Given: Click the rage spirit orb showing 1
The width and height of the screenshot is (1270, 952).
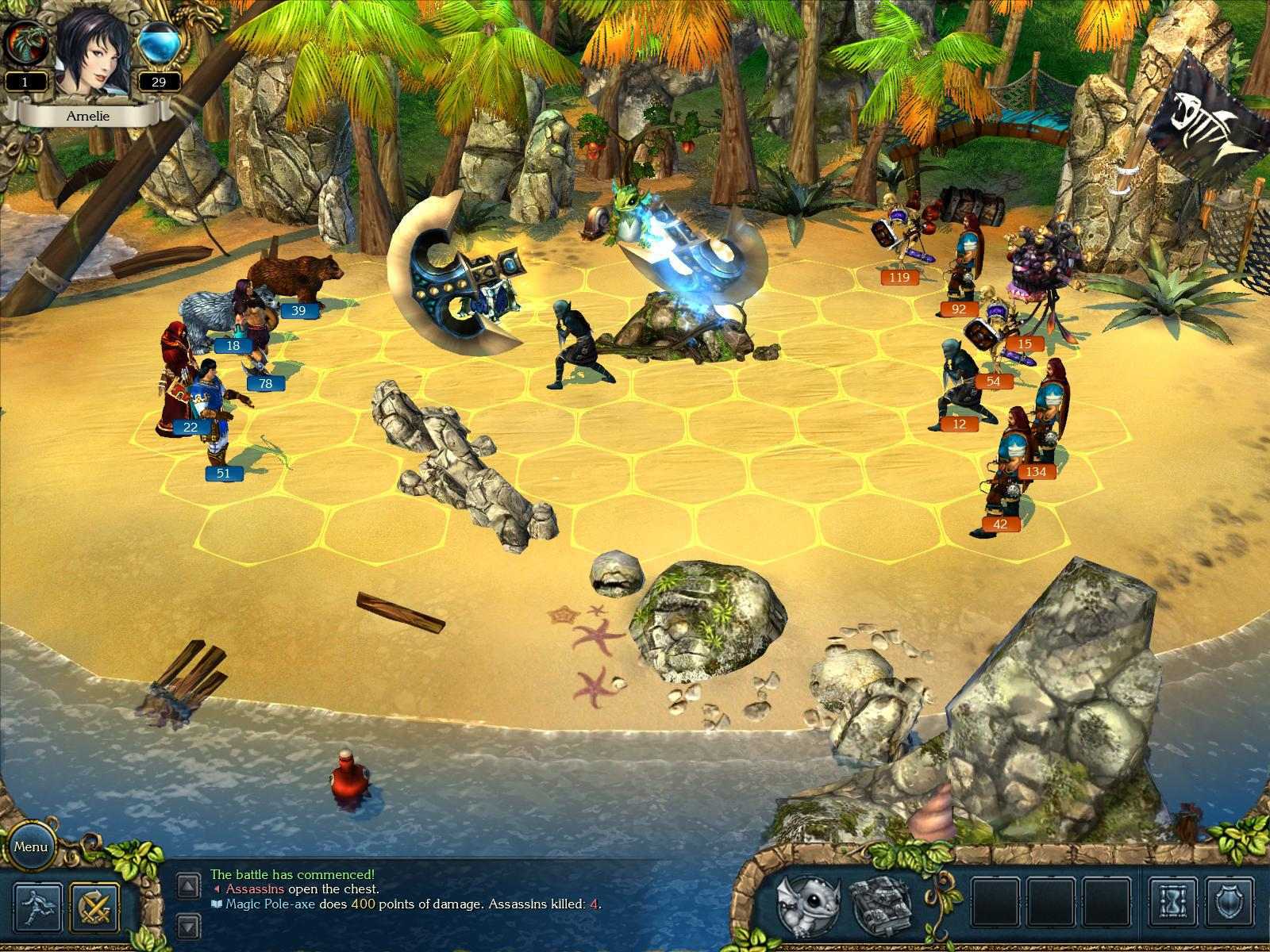Looking at the screenshot, I should pos(25,46).
